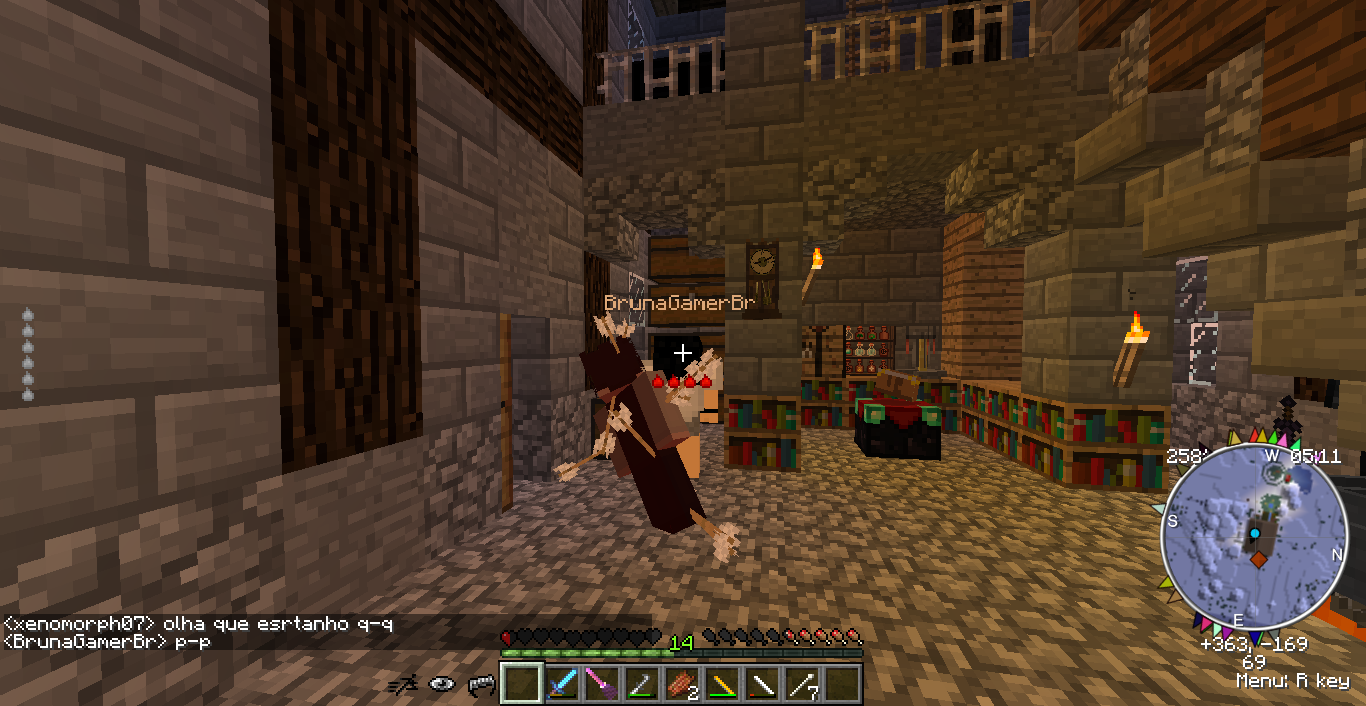
Task: Click the sprinting figure status icon
Action: (x=404, y=684)
